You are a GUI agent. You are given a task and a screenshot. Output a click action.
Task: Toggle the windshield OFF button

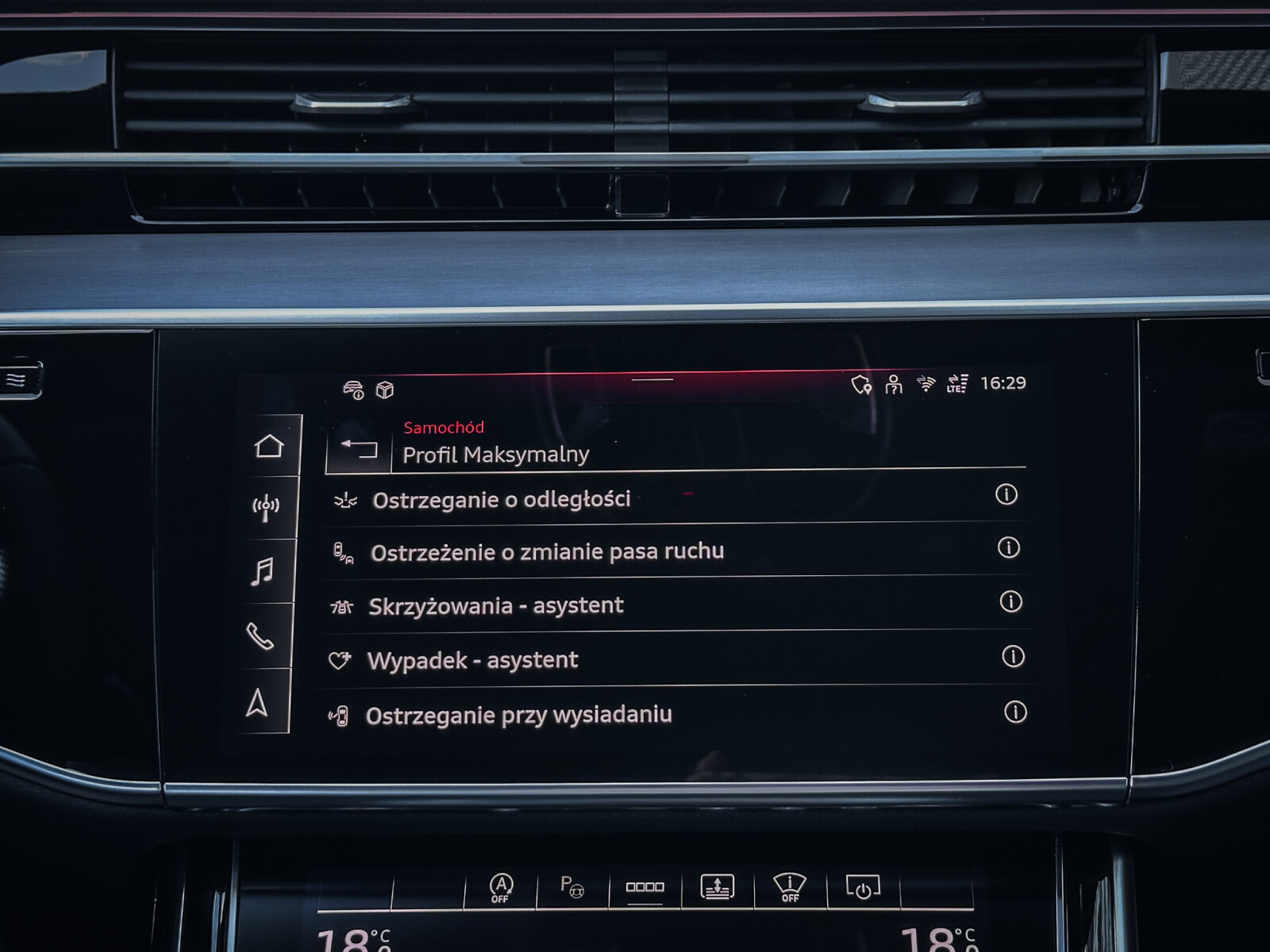pos(790,887)
